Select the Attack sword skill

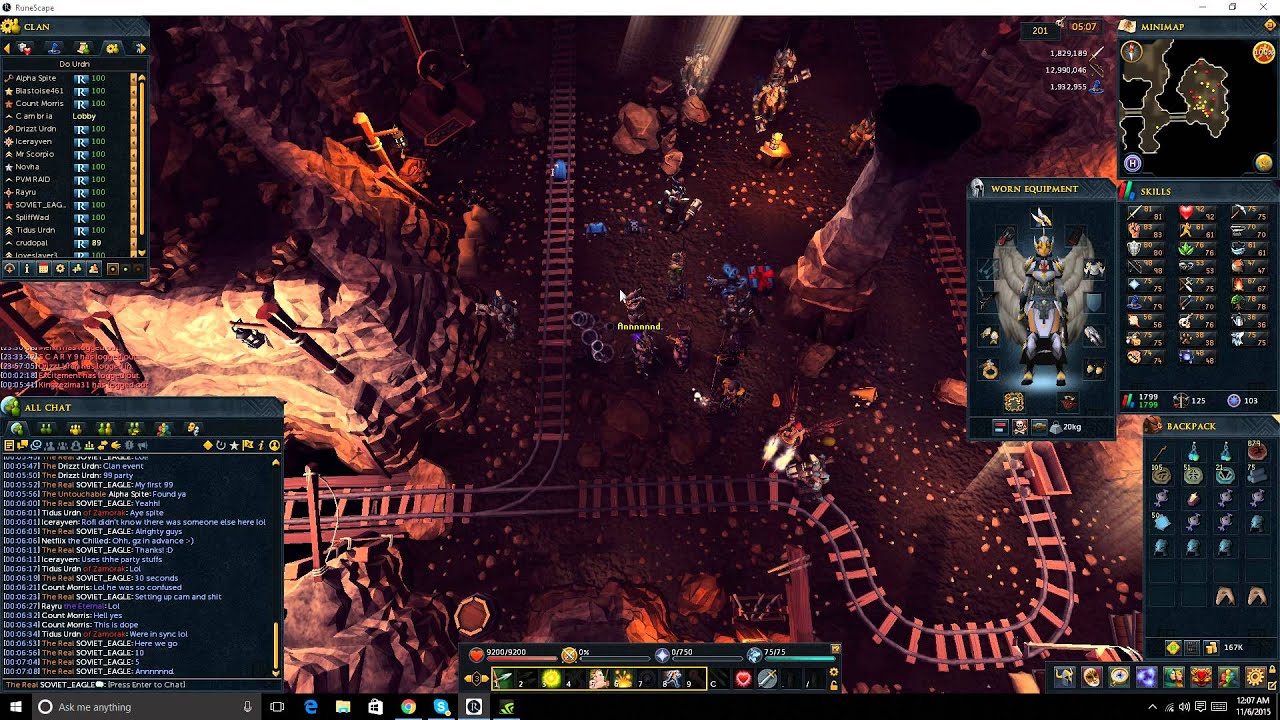(1134, 213)
